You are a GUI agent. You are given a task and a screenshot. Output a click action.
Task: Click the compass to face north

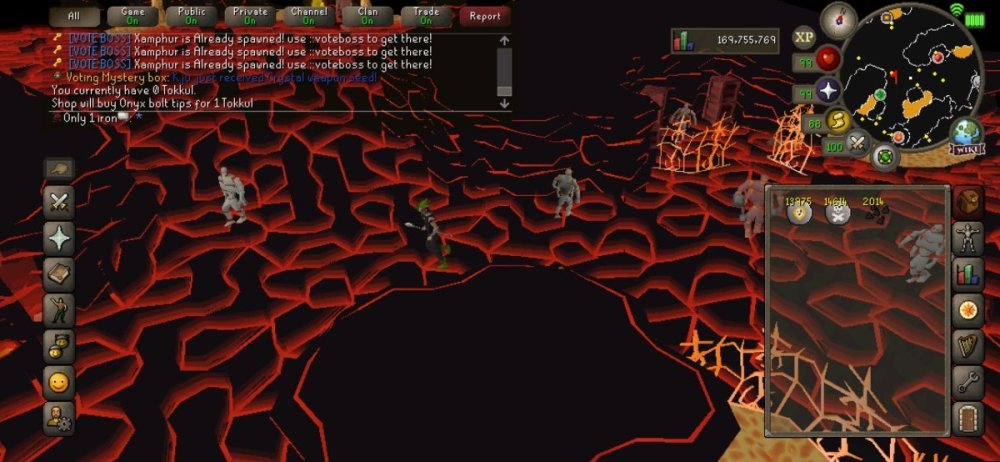tap(838, 20)
